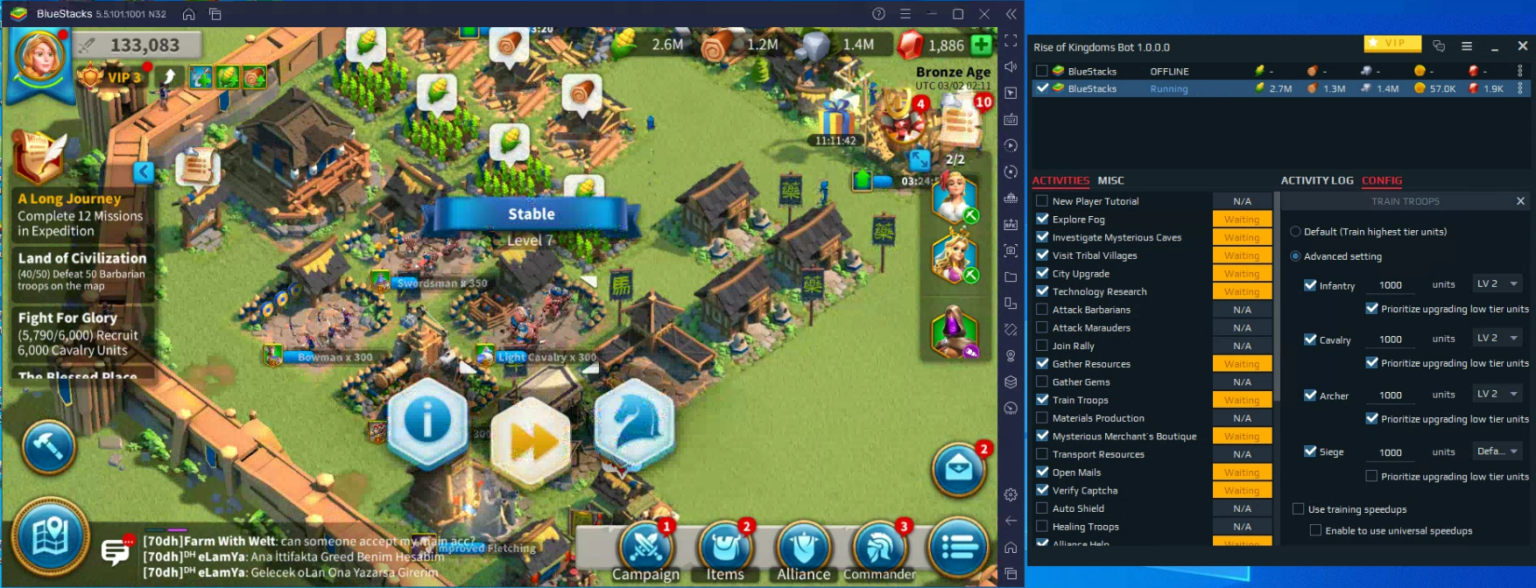
Task: Open the build hammer menu
Action: 48,447
